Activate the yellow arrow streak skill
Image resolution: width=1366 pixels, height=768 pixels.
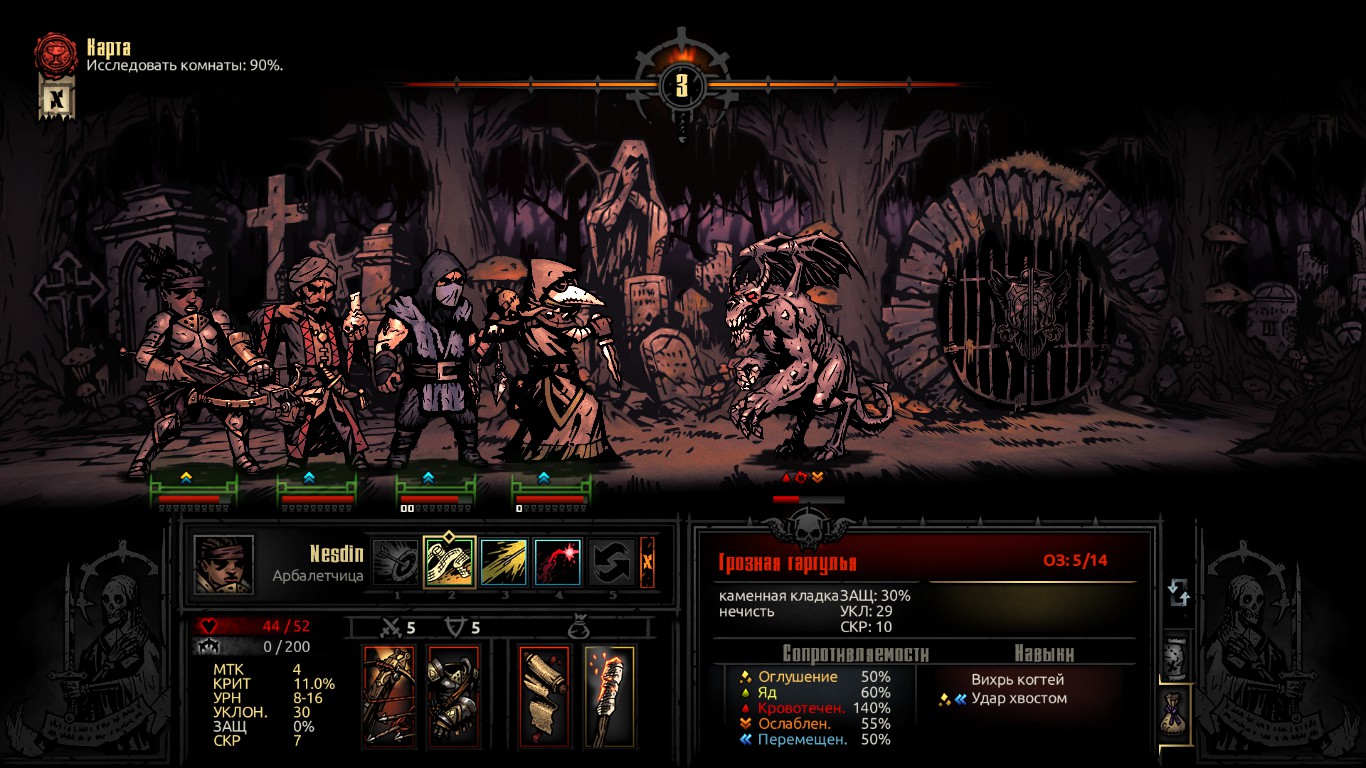click(x=504, y=562)
